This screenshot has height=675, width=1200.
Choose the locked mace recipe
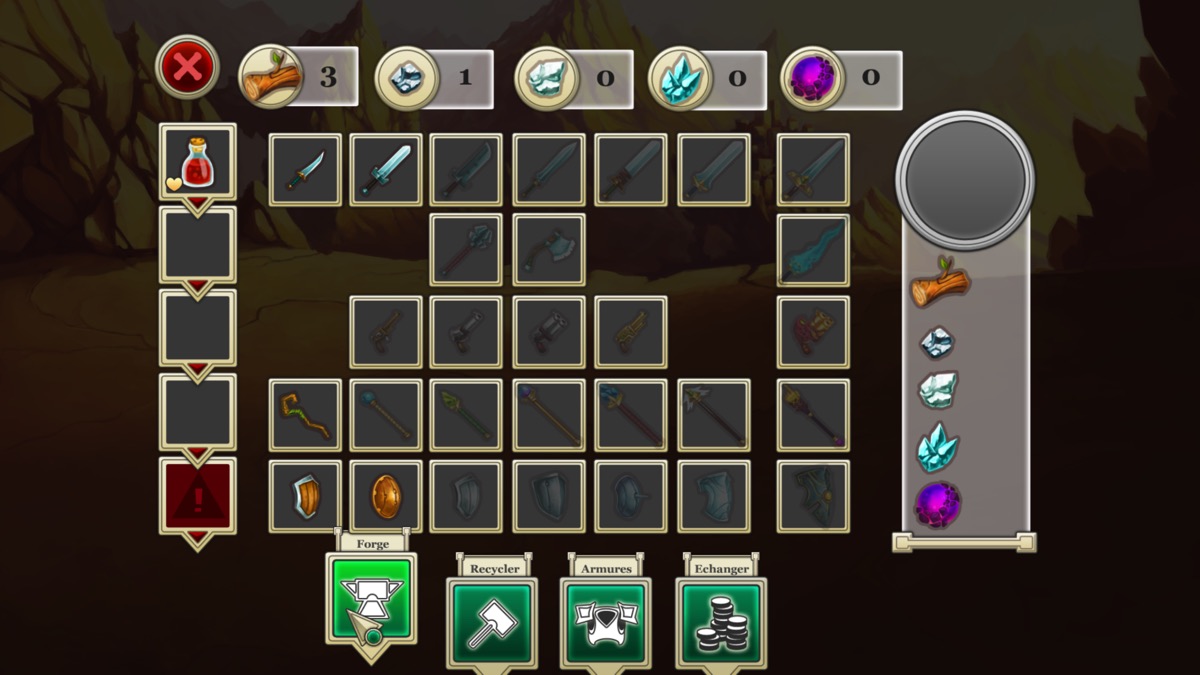(467, 251)
